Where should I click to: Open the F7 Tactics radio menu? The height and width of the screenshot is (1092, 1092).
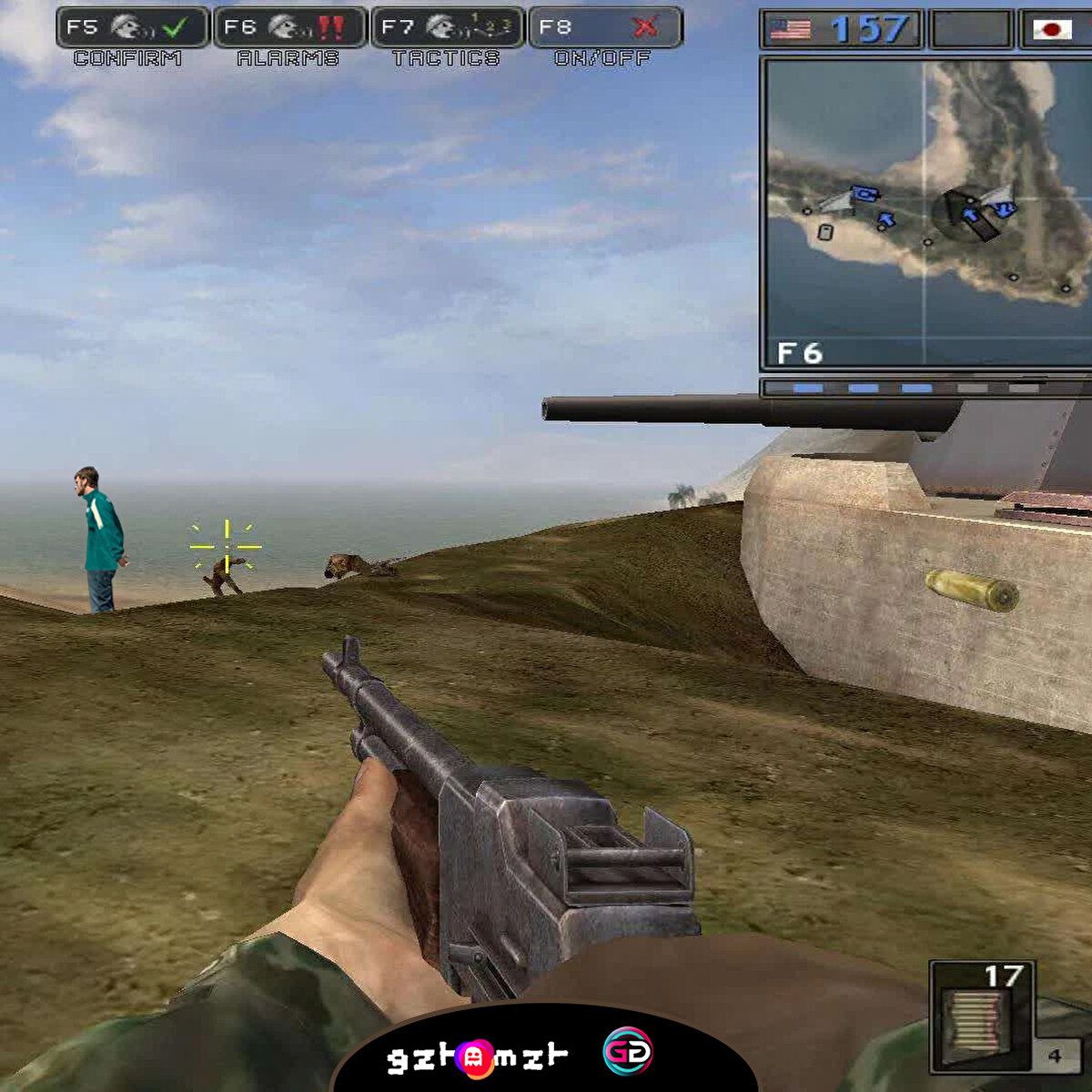[x=448, y=28]
